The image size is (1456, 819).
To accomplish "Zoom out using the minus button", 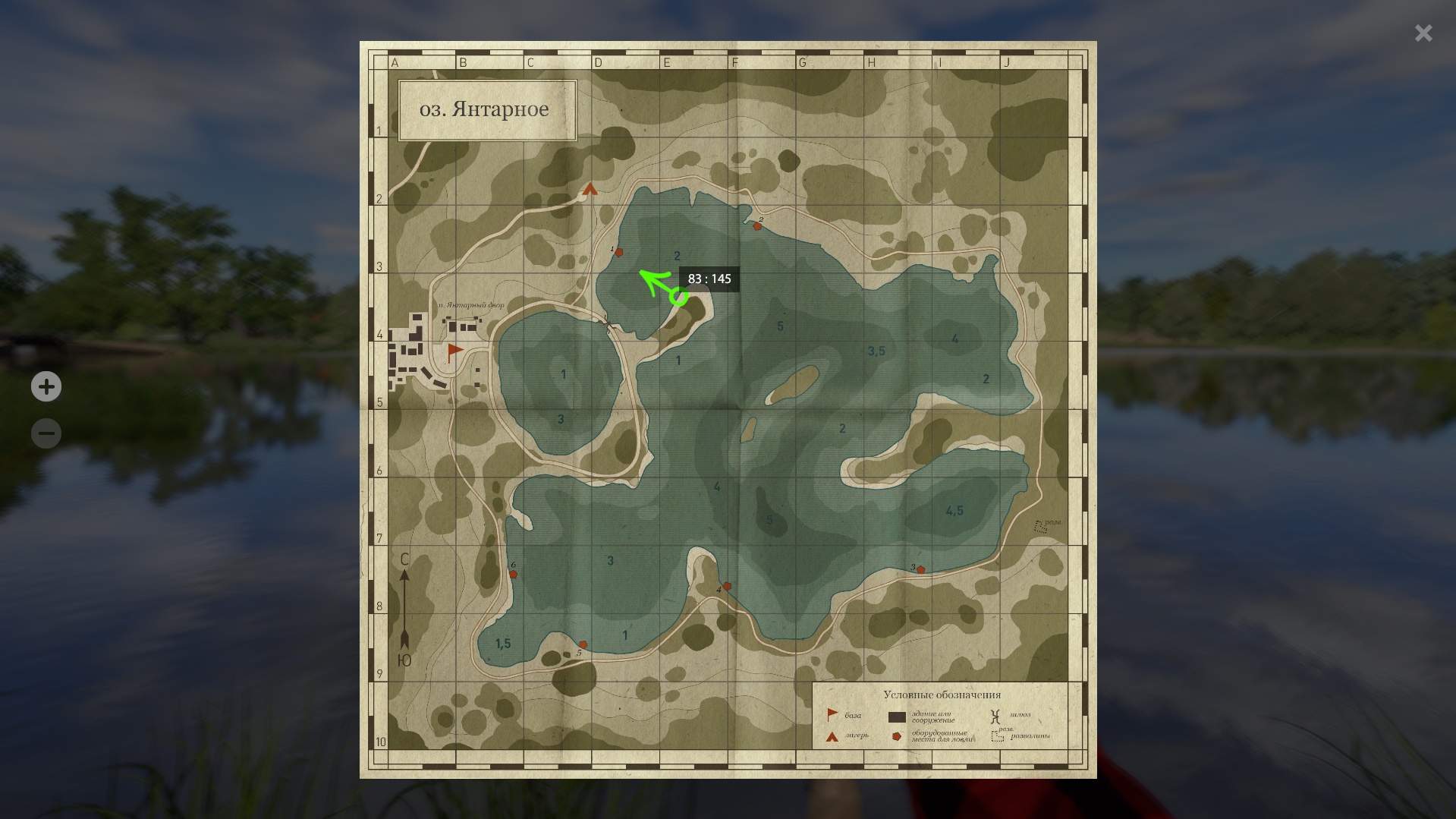I will tap(46, 433).
